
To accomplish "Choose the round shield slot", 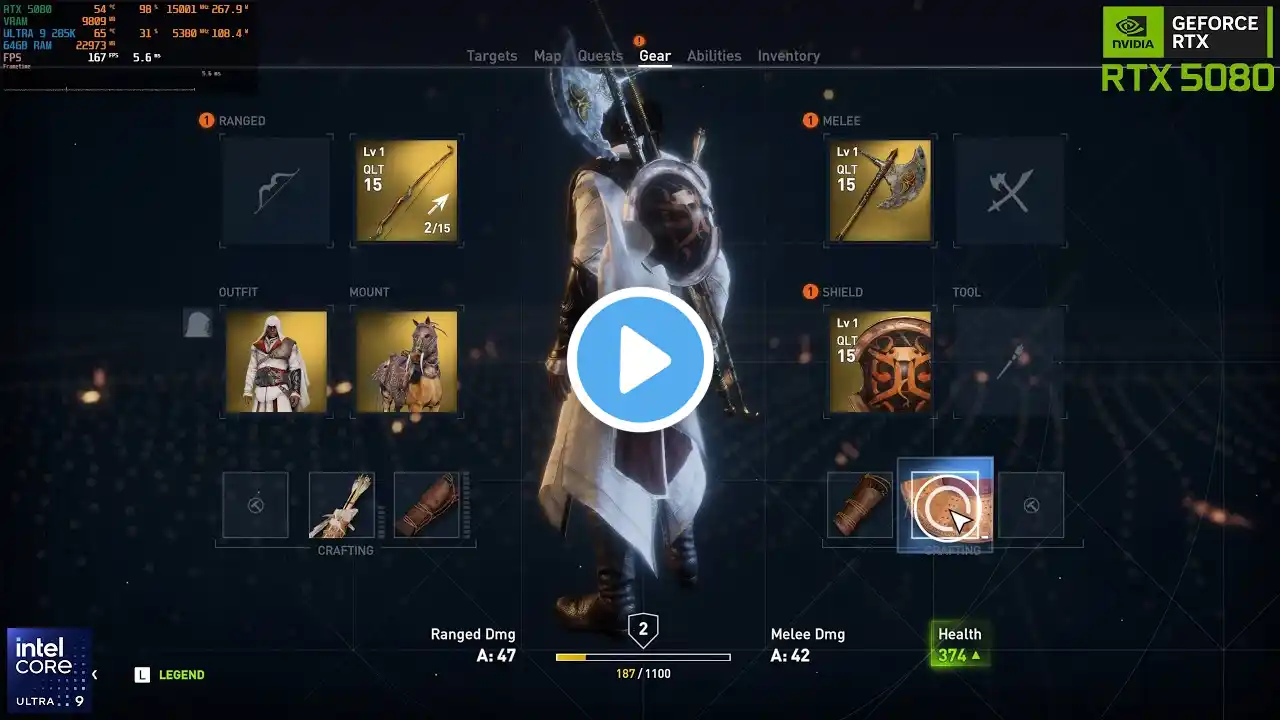I will (880, 362).
